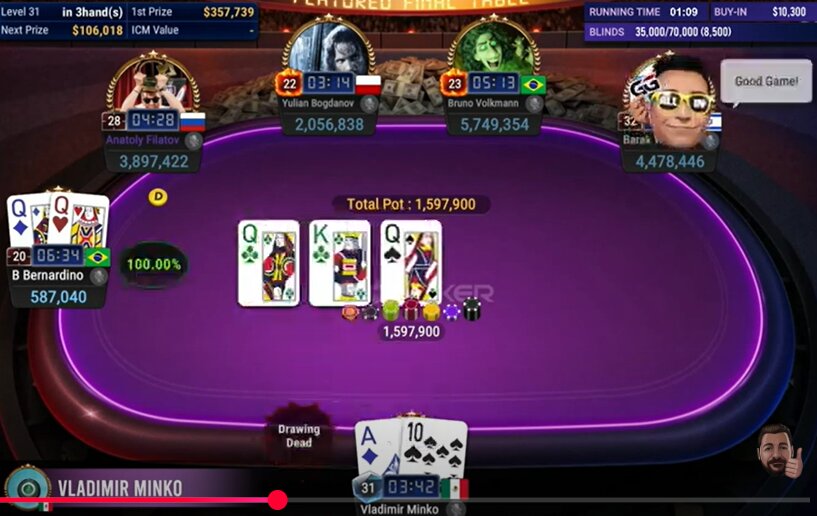Click the round icon beside Yulian Bogdanov's name
The width and height of the screenshot is (817, 516).
pyautogui.click(x=369, y=104)
